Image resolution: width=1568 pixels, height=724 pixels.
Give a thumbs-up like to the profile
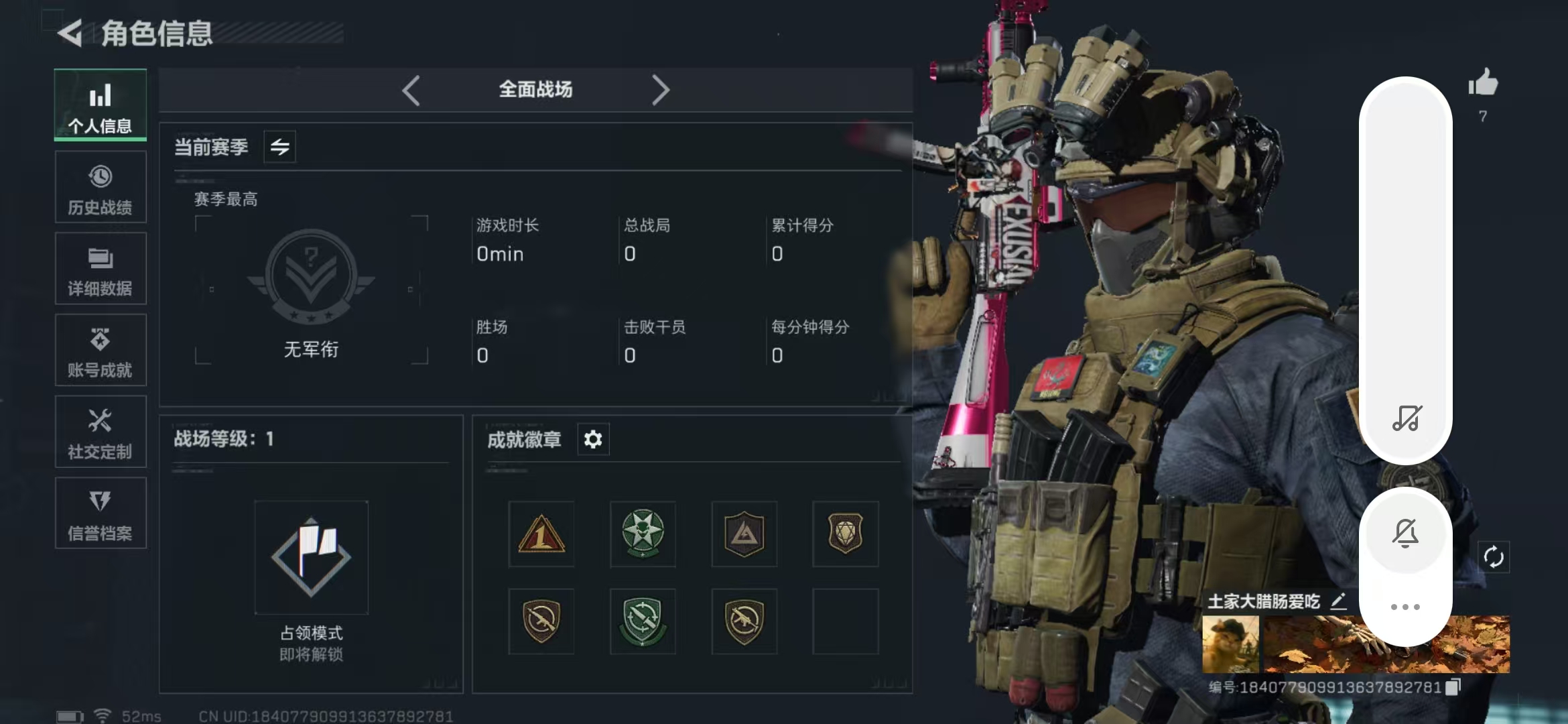coord(1483,84)
